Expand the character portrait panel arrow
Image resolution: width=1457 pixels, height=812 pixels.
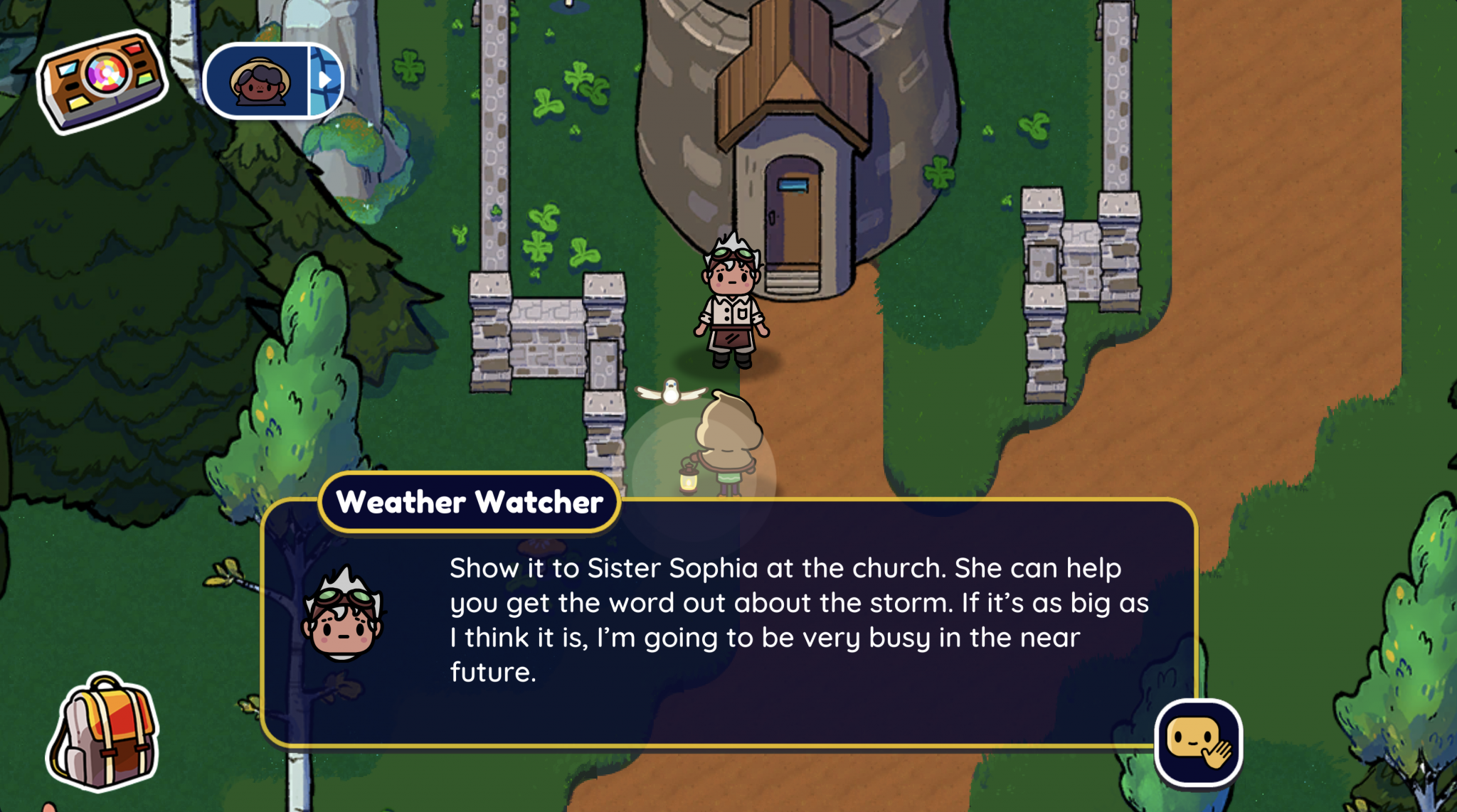click(325, 80)
